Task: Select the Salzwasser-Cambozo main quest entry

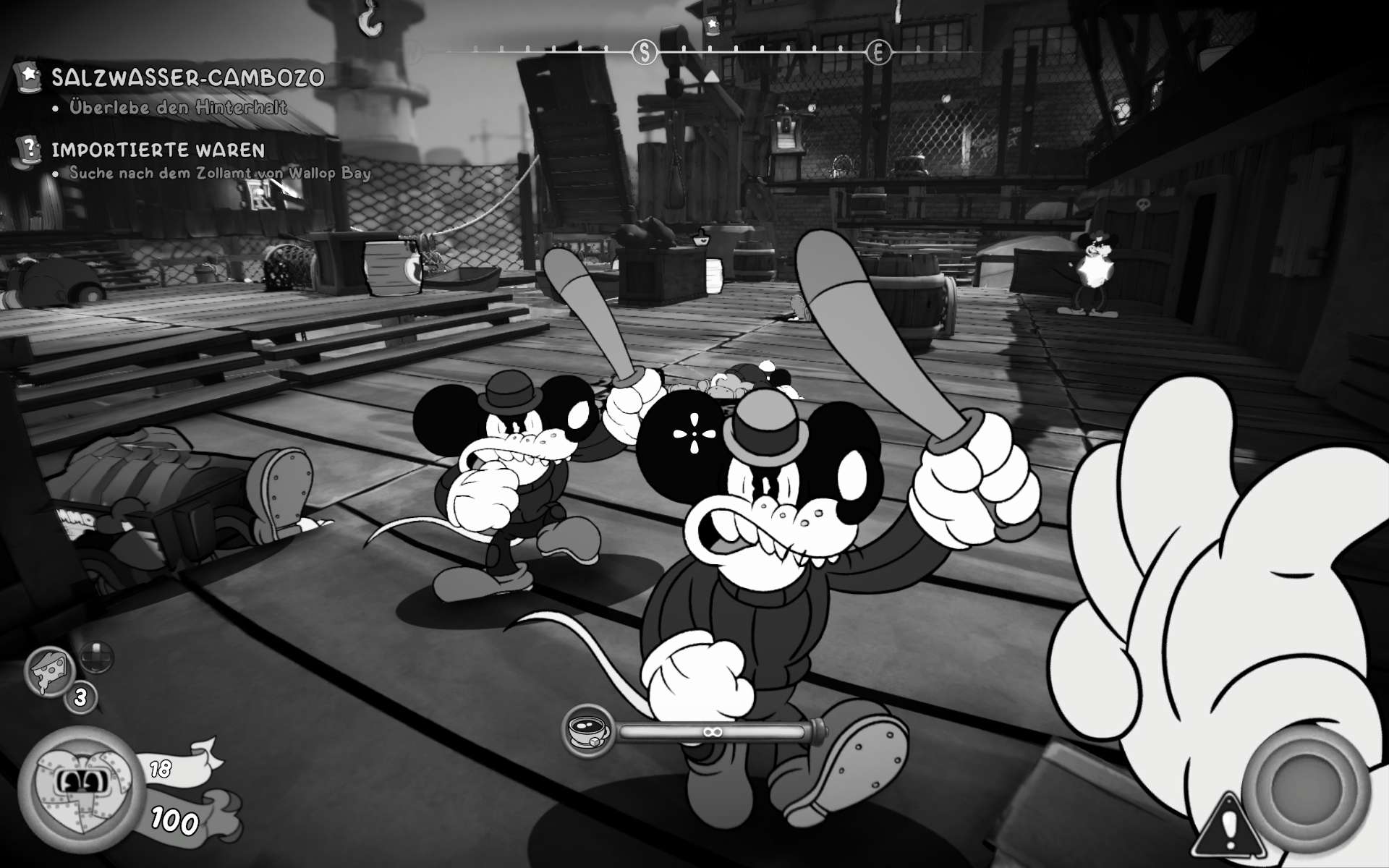Action: [x=187, y=77]
